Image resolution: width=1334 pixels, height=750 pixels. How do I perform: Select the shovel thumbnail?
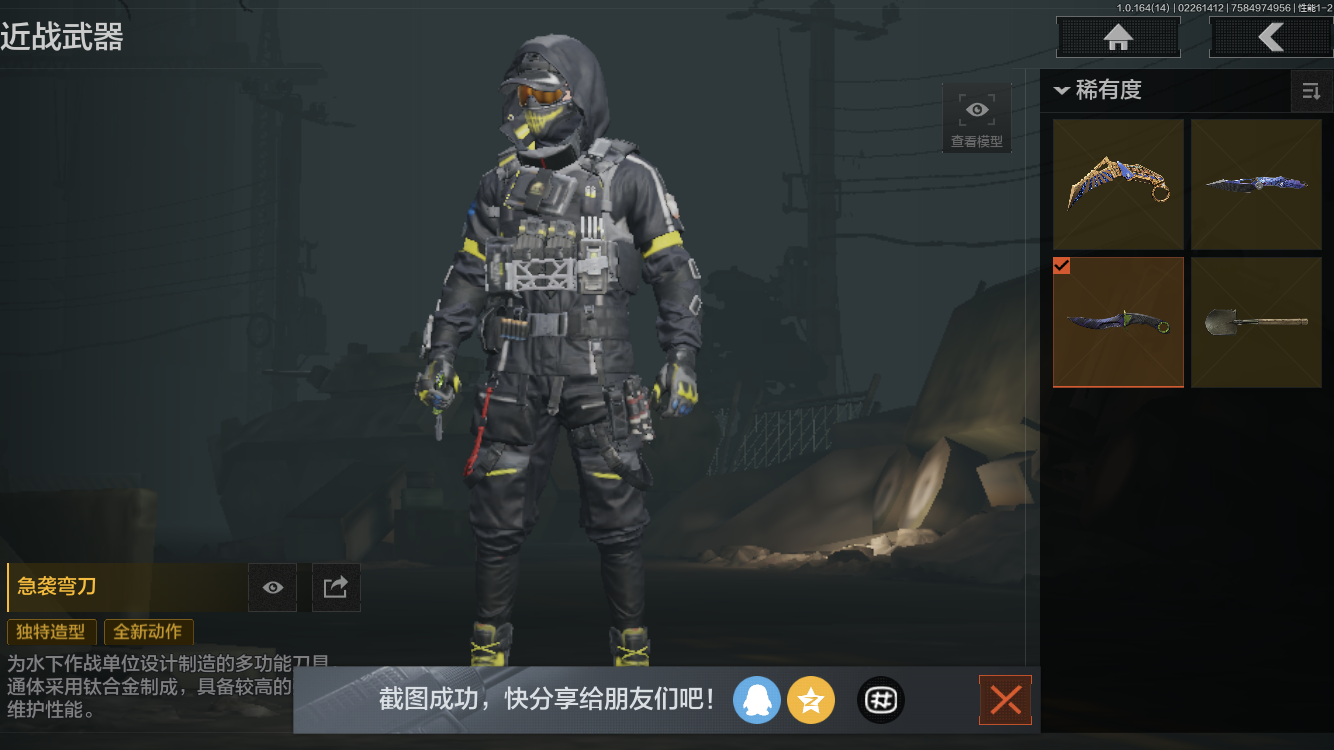(1256, 322)
